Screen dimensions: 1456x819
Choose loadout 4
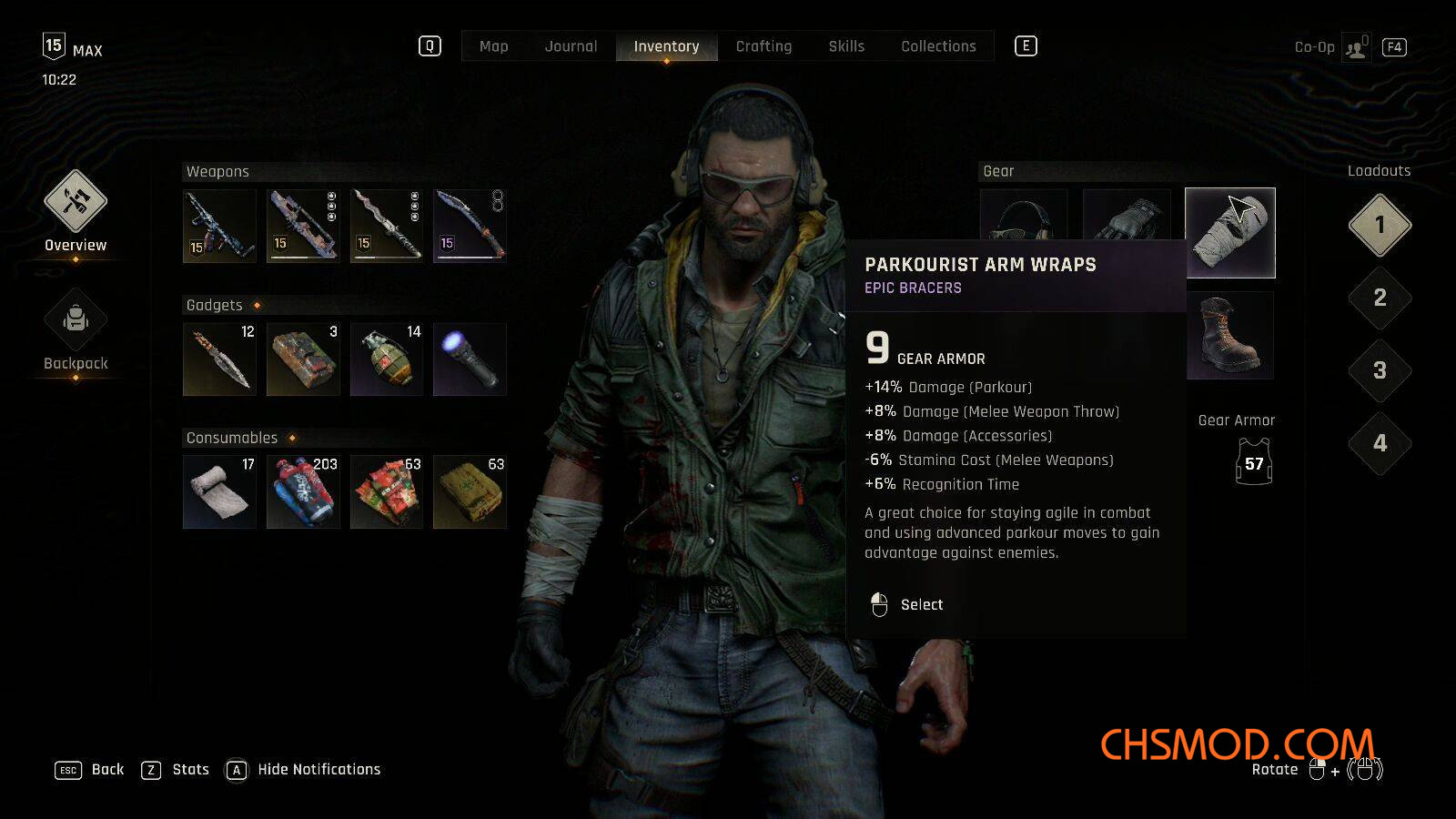point(1380,443)
